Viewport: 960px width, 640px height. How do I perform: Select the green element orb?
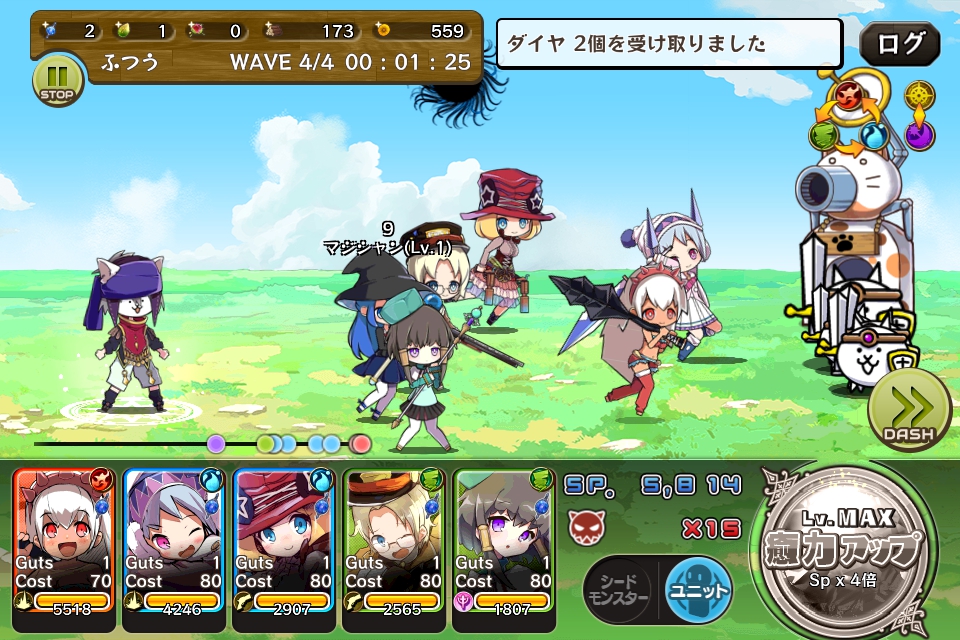pos(822,135)
